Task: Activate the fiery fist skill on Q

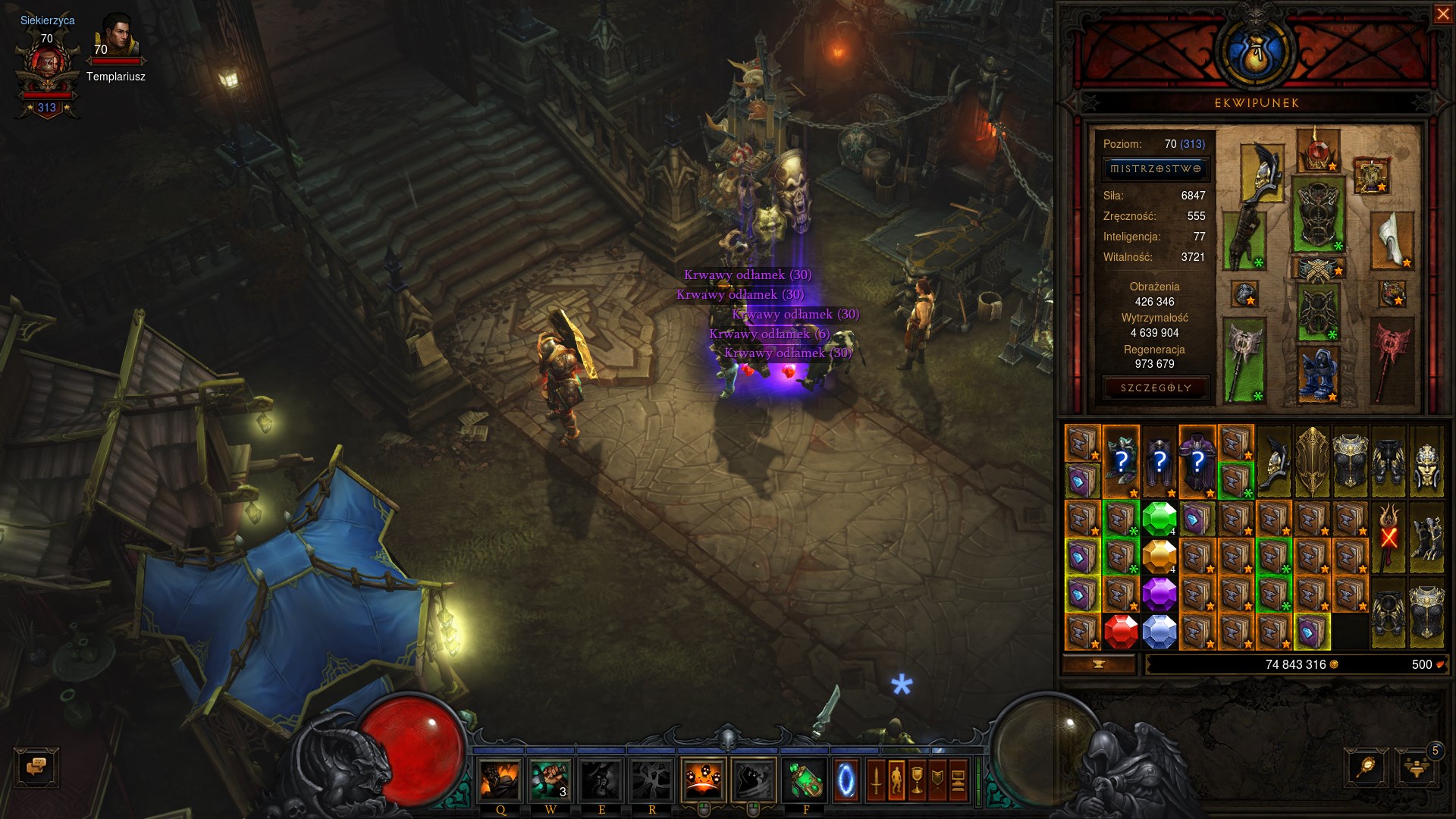Action: 500,780
